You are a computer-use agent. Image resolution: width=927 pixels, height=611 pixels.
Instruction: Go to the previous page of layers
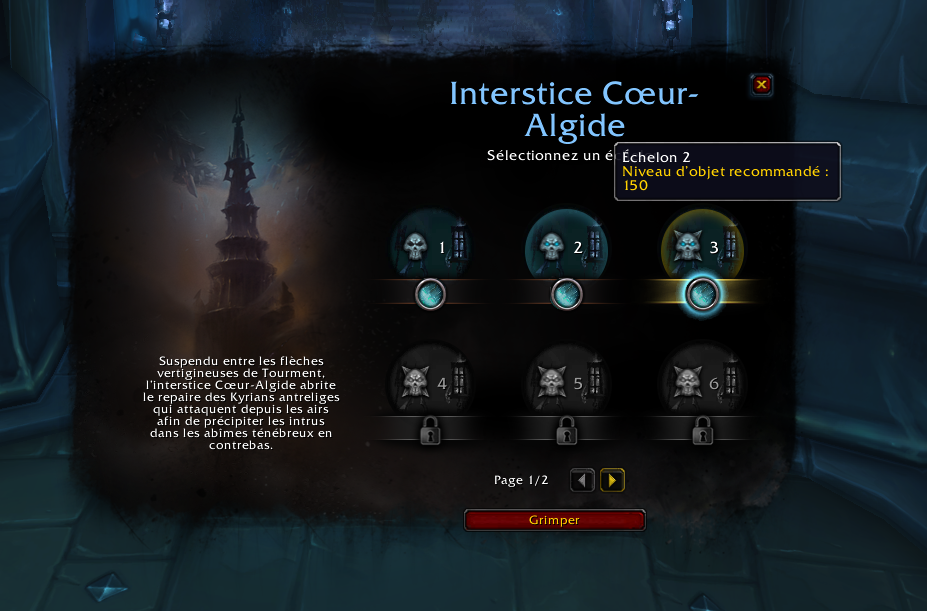click(x=582, y=481)
